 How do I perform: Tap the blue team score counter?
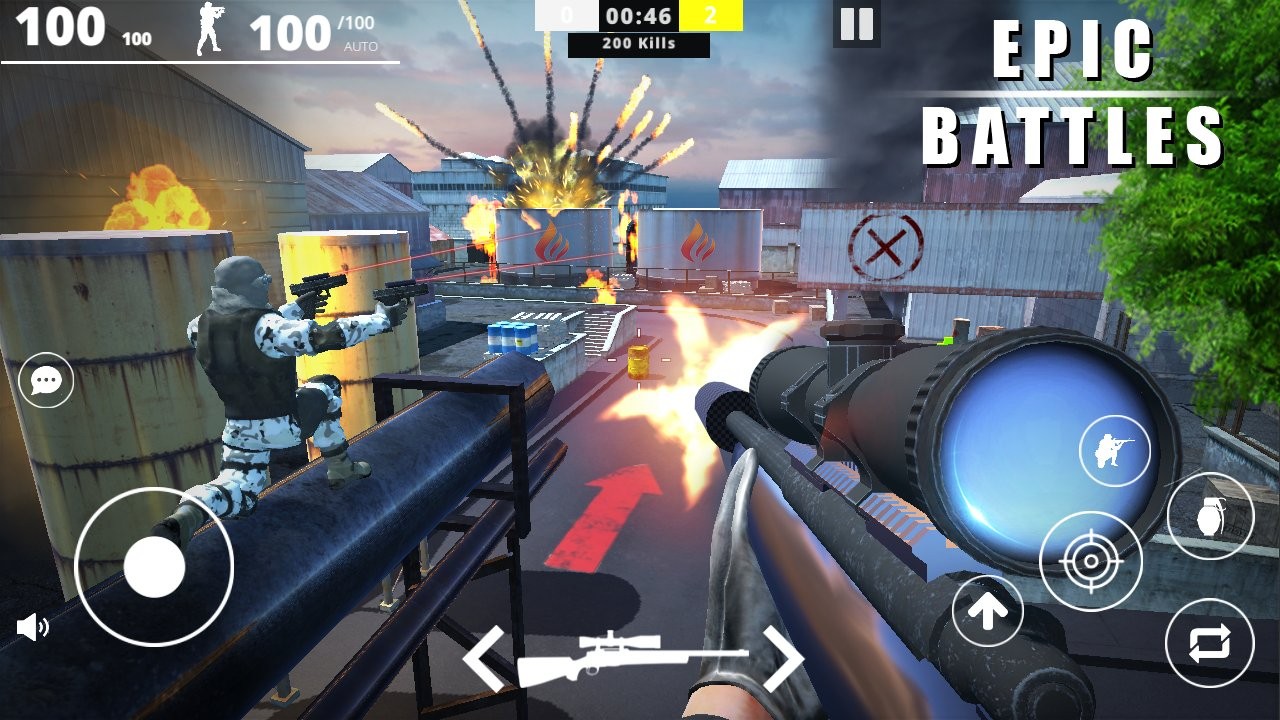click(x=568, y=16)
